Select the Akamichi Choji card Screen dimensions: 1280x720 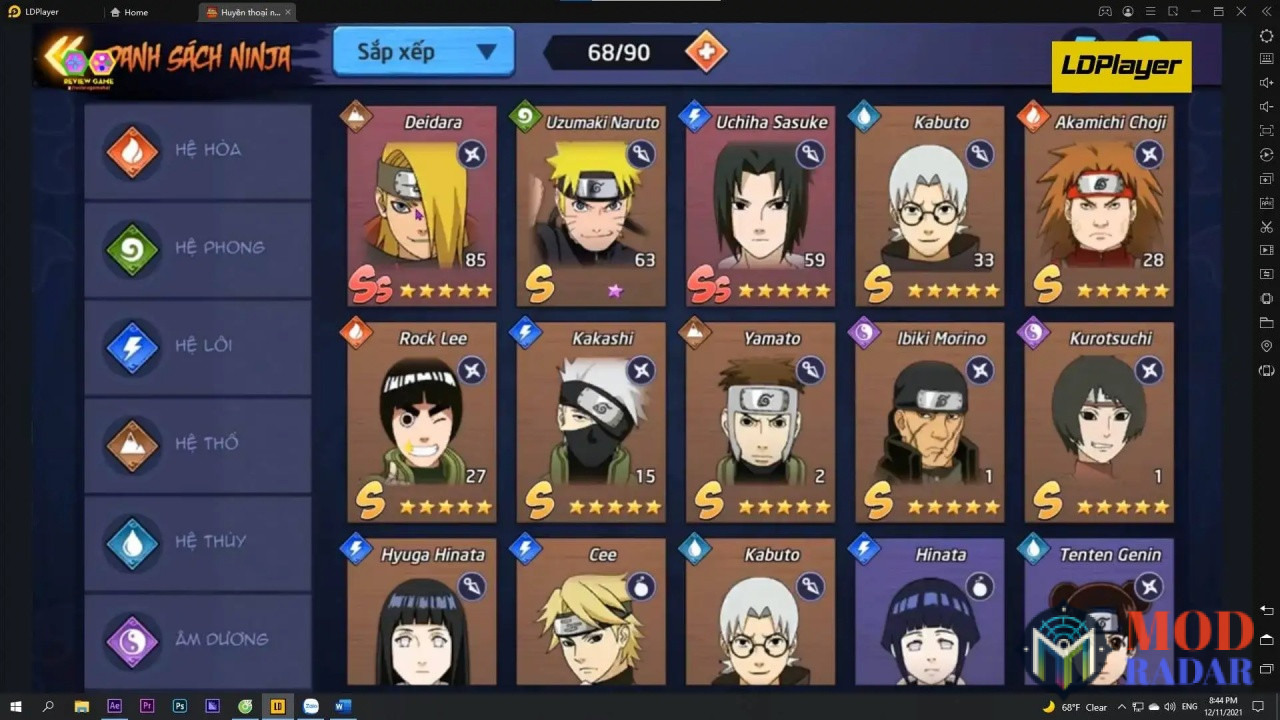pyautogui.click(x=1098, y=206)
